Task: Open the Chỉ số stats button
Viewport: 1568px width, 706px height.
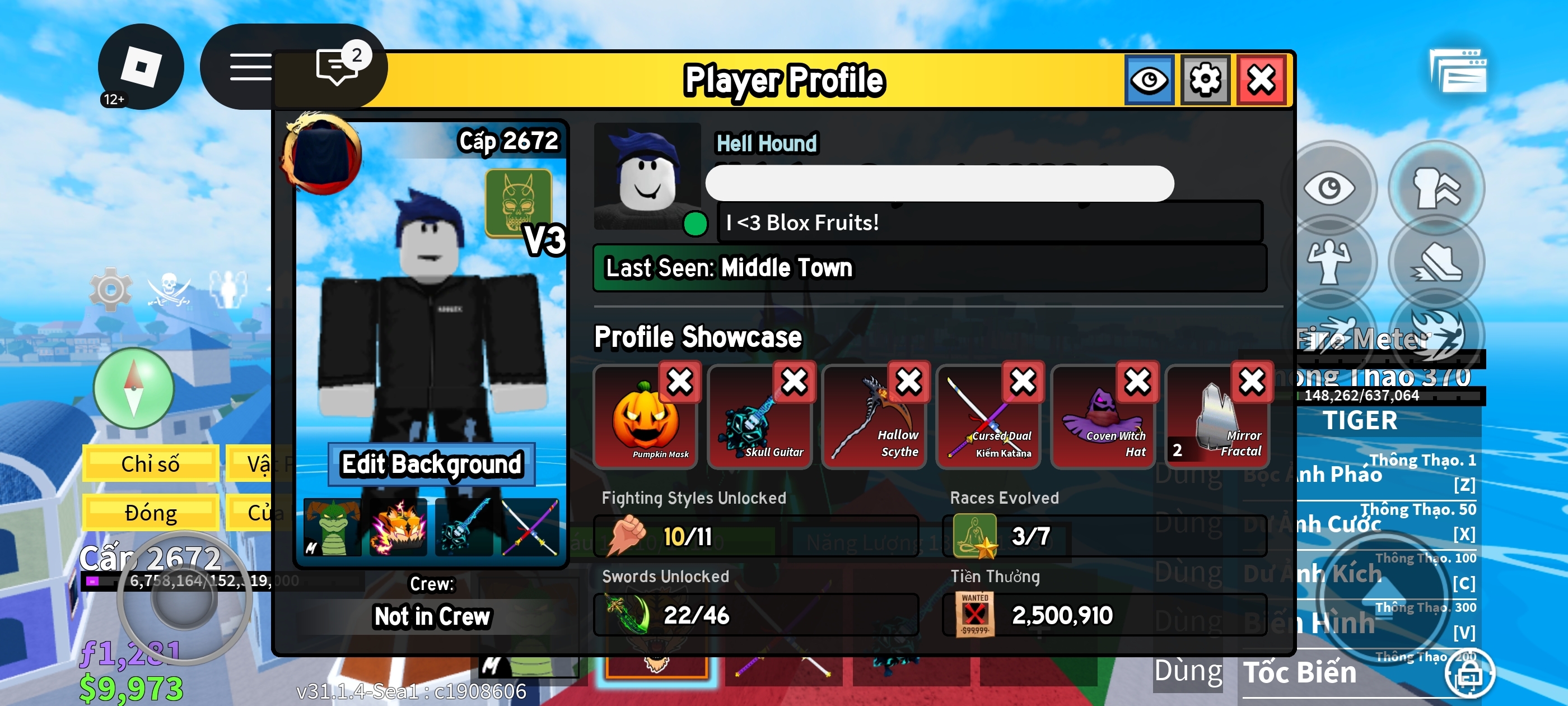Action: click(150, 464)
